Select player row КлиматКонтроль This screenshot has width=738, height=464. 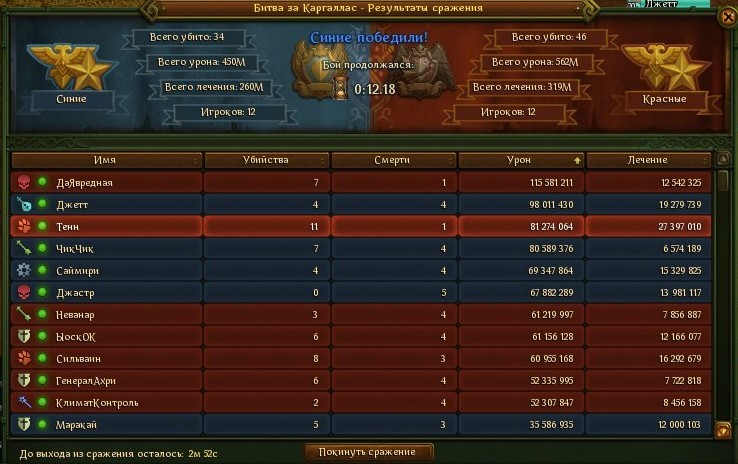click(x=105, y=402)
